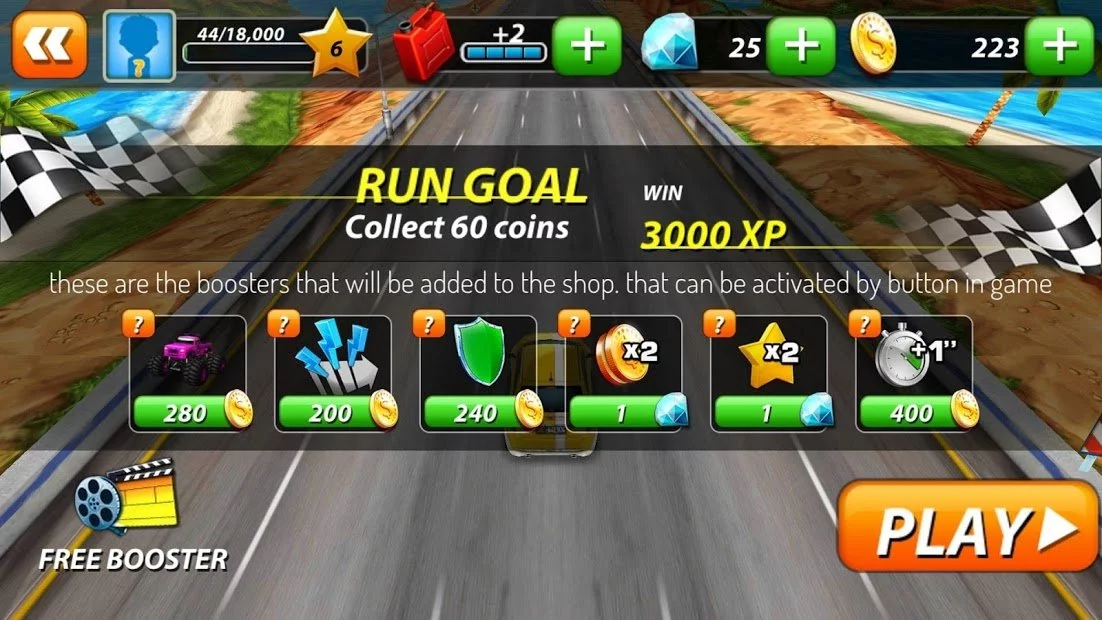Open the player profile avatar
Viewport: 1102px width, 620px height.
coord(139,46)
